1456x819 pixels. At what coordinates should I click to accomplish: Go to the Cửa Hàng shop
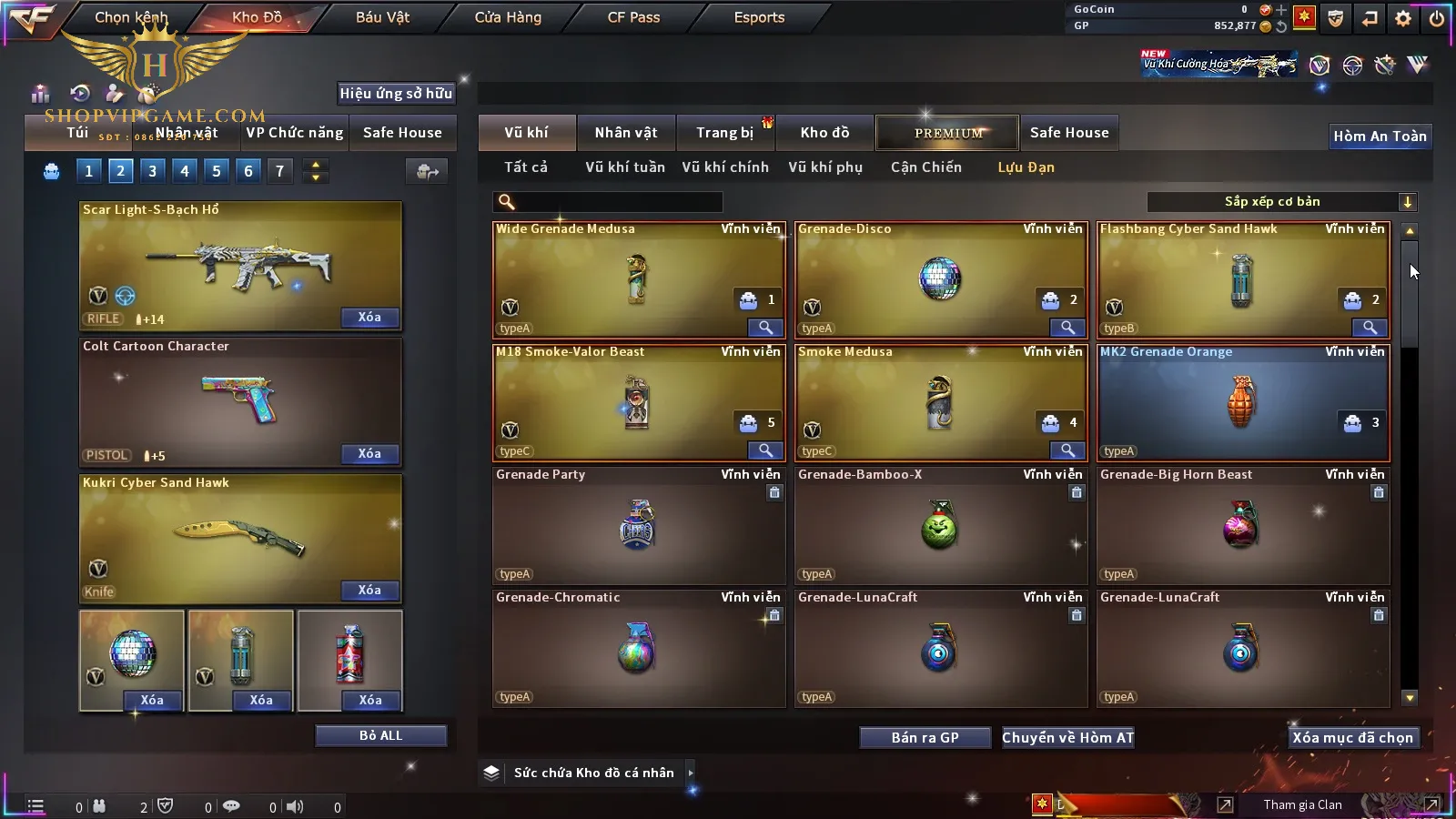click(x=508, y=17)
